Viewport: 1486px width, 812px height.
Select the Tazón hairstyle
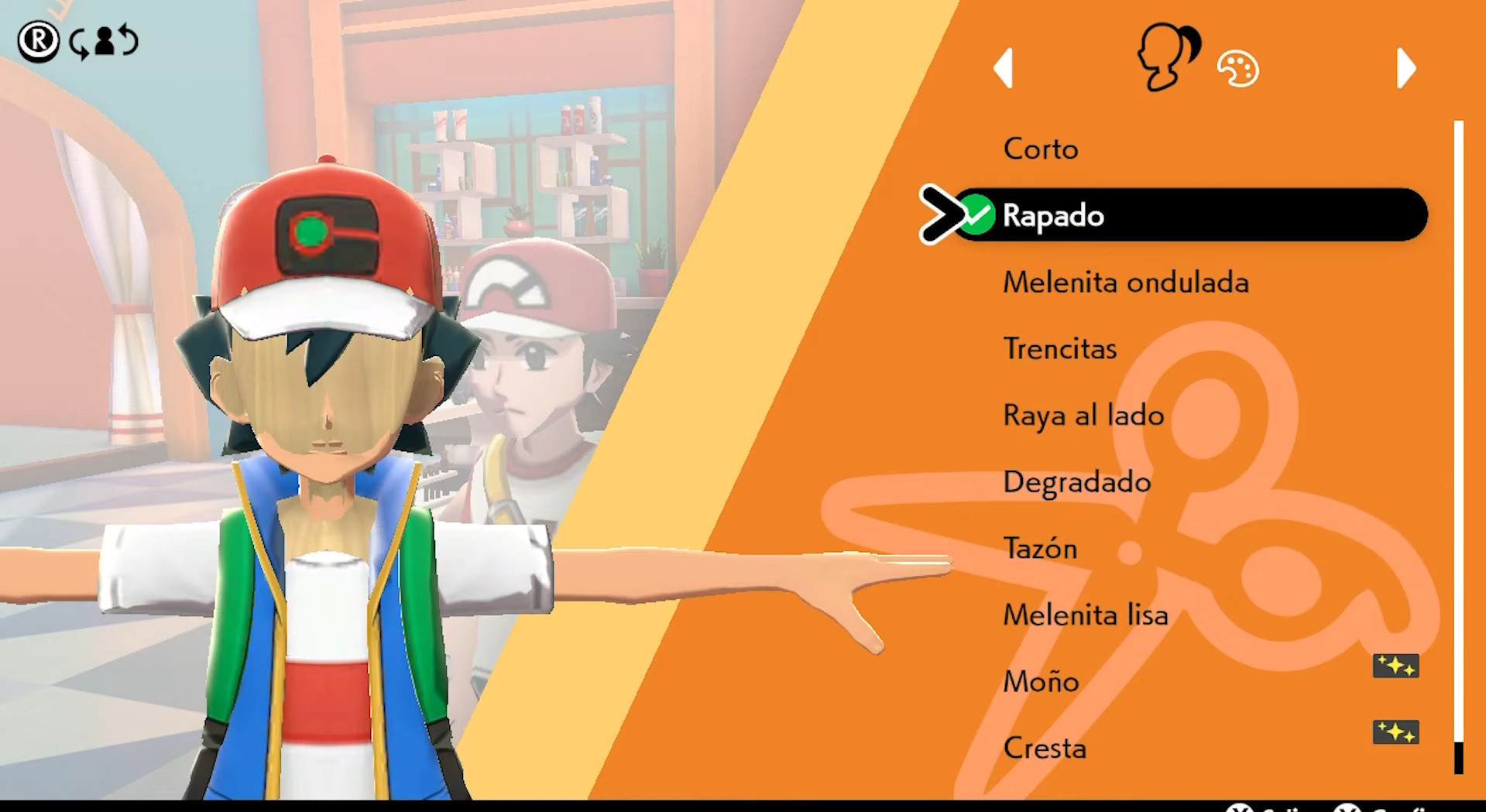tap(1040, 548)
